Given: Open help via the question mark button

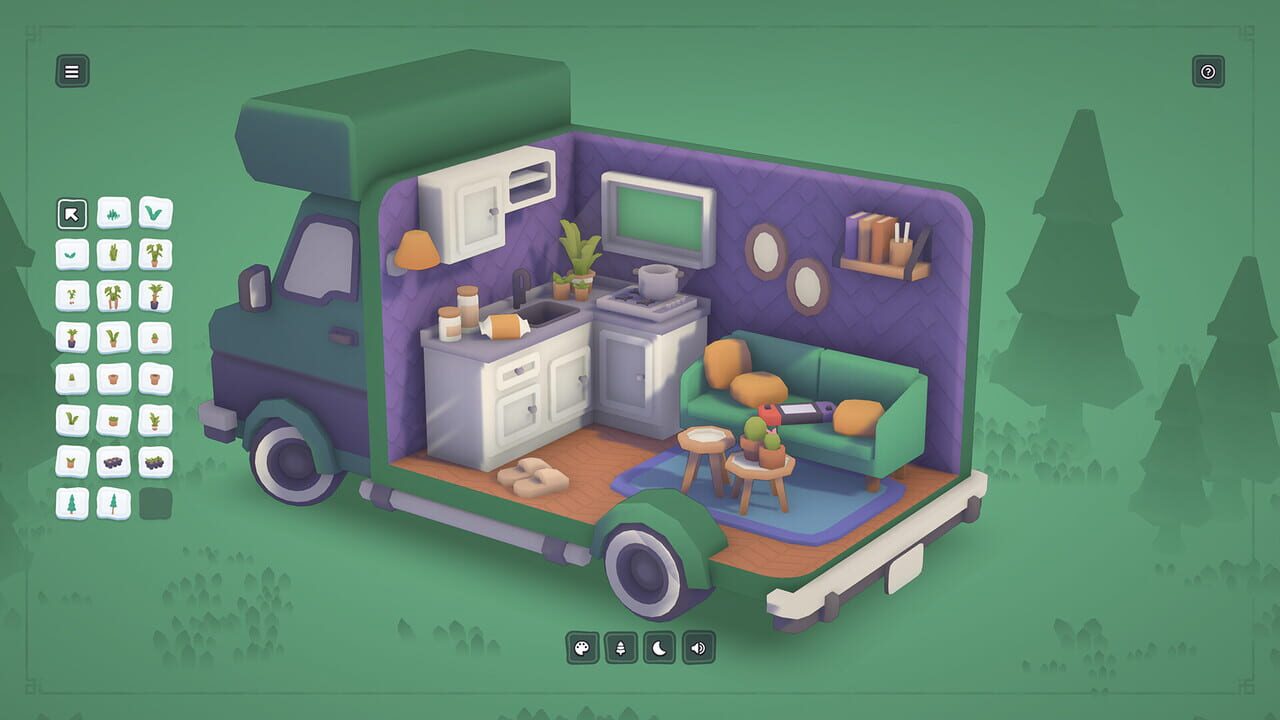Looking at the screenshot, I should (1208, 70).
